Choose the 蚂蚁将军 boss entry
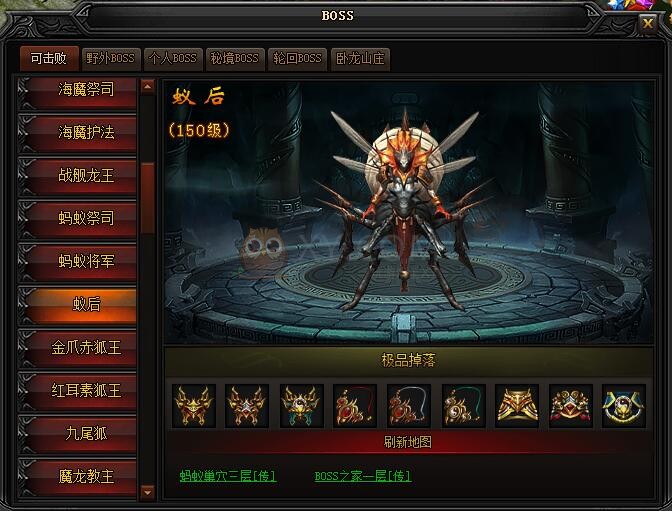Viewport: 672px width, 511px height. point(86,260)
